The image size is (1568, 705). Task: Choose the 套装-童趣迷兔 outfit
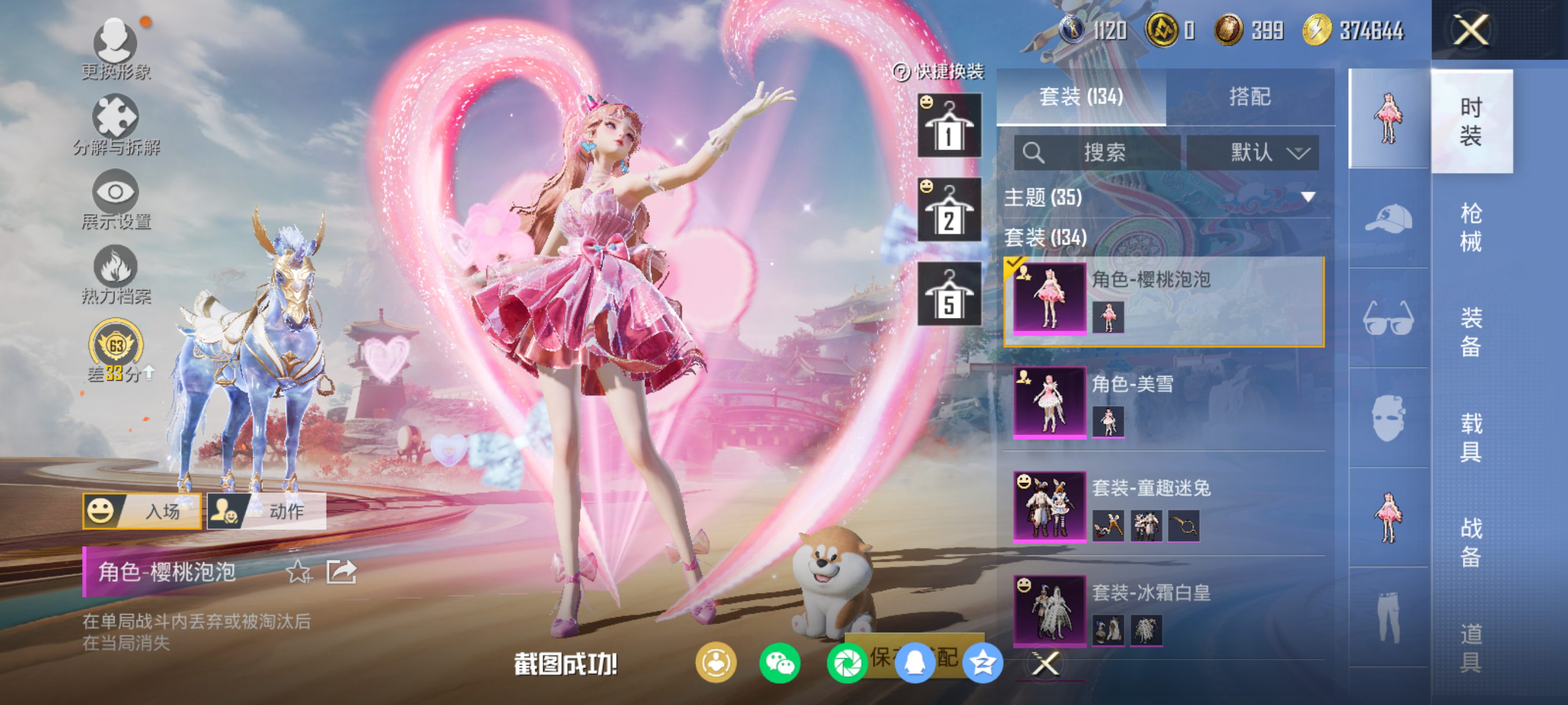pos(1164,506)
